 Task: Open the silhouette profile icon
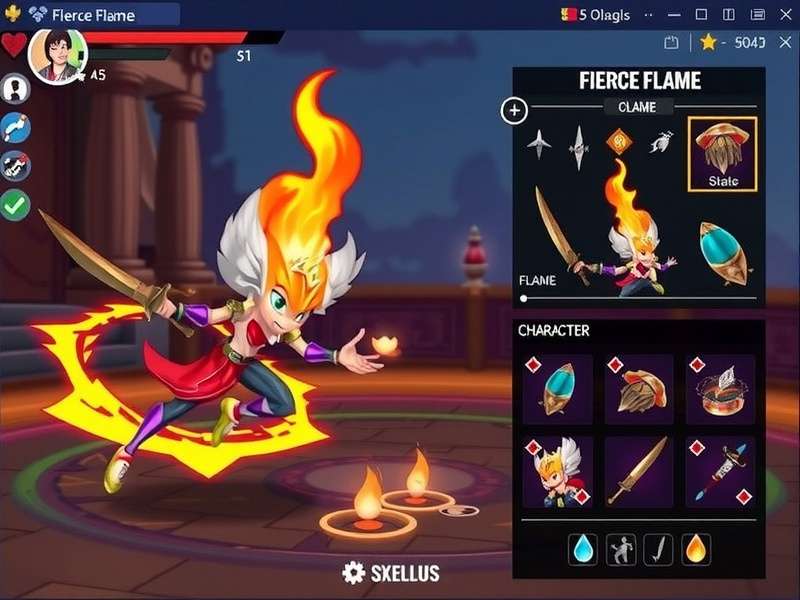(16, 89)
